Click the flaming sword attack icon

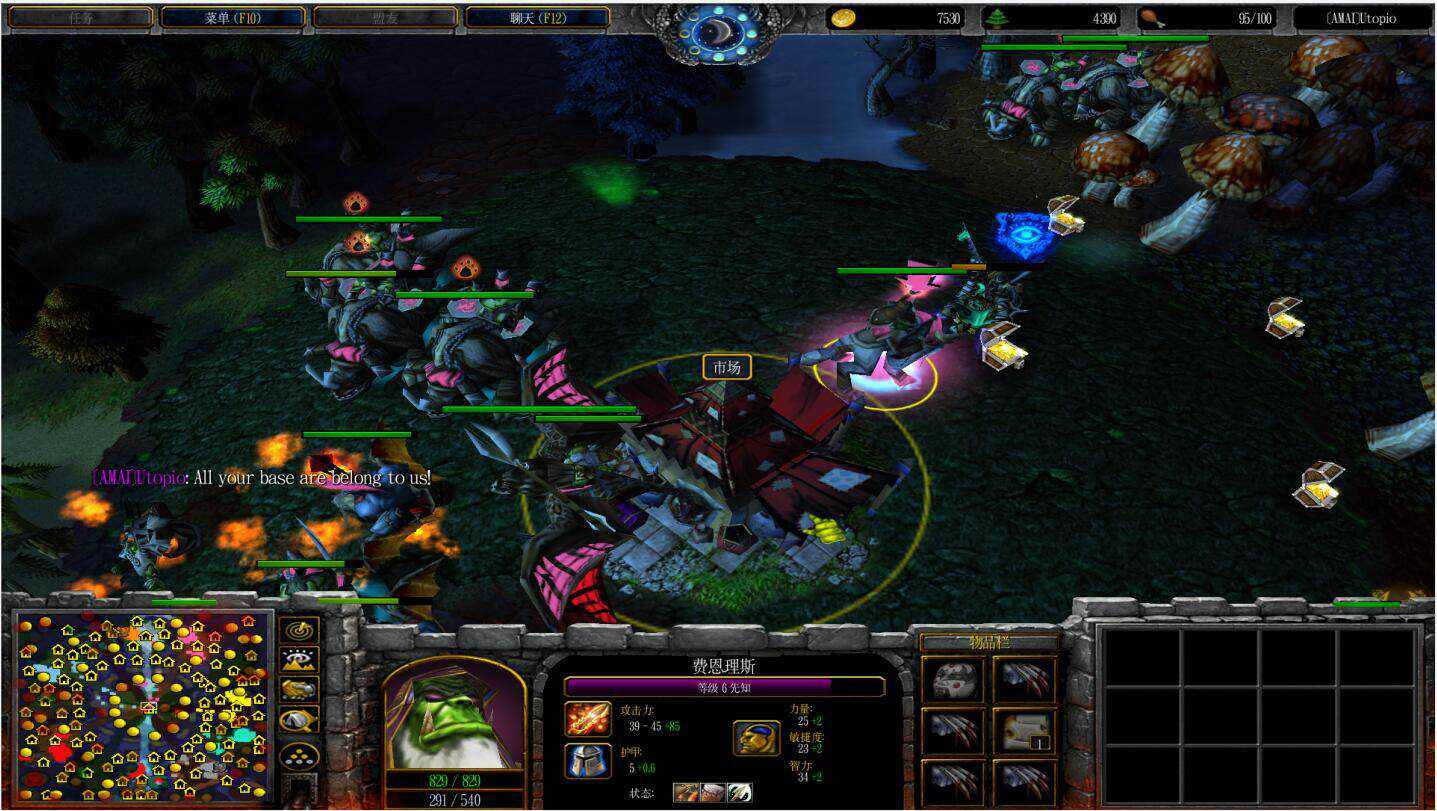[x=588, y=718]
